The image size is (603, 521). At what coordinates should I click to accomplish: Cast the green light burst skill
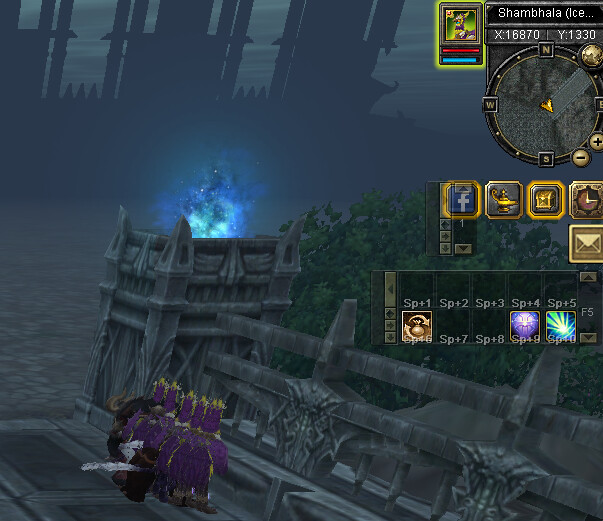tap(561, 325)
